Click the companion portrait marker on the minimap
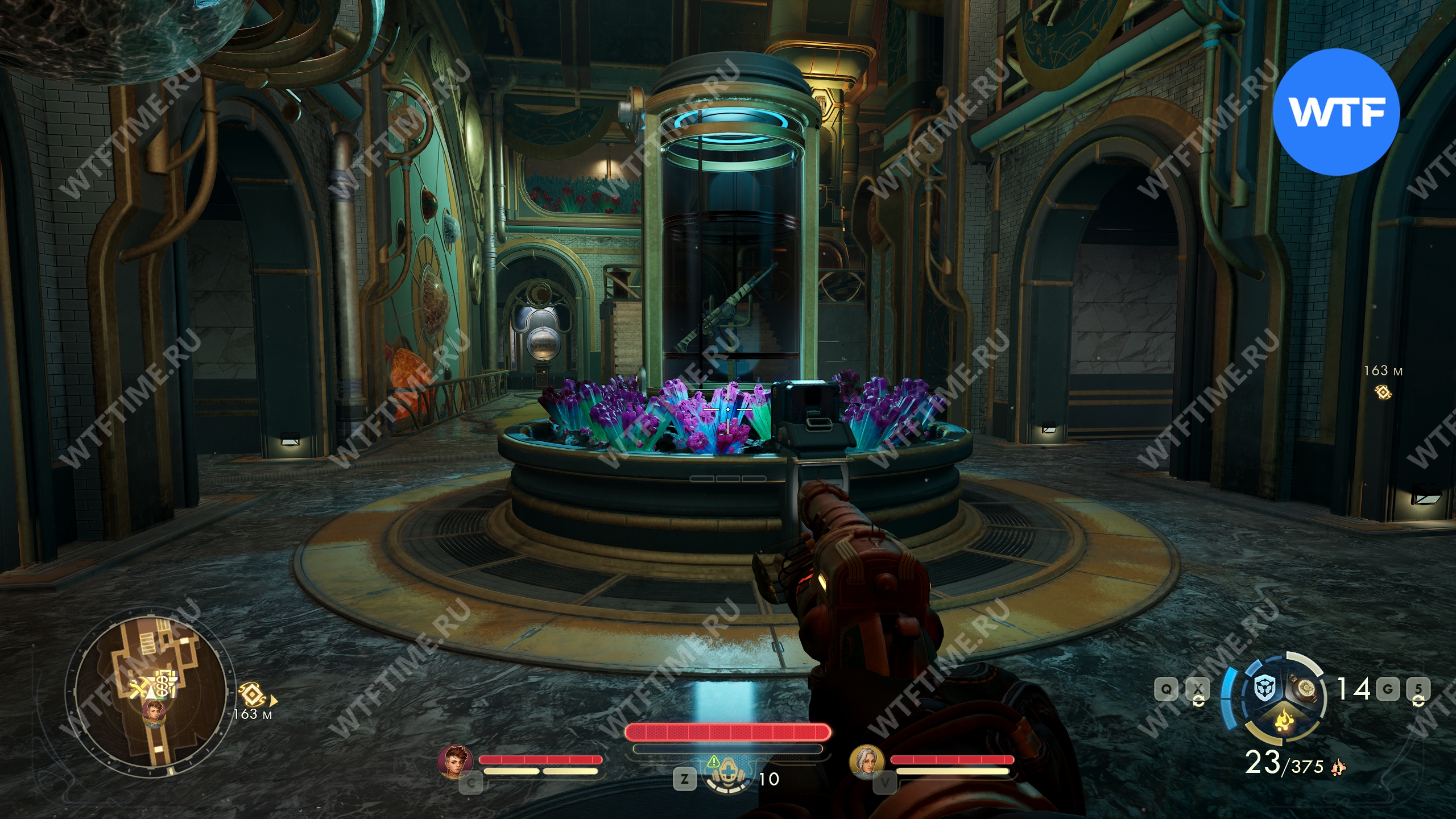Viewport: 1456px width, 819px height. (154, 712)
